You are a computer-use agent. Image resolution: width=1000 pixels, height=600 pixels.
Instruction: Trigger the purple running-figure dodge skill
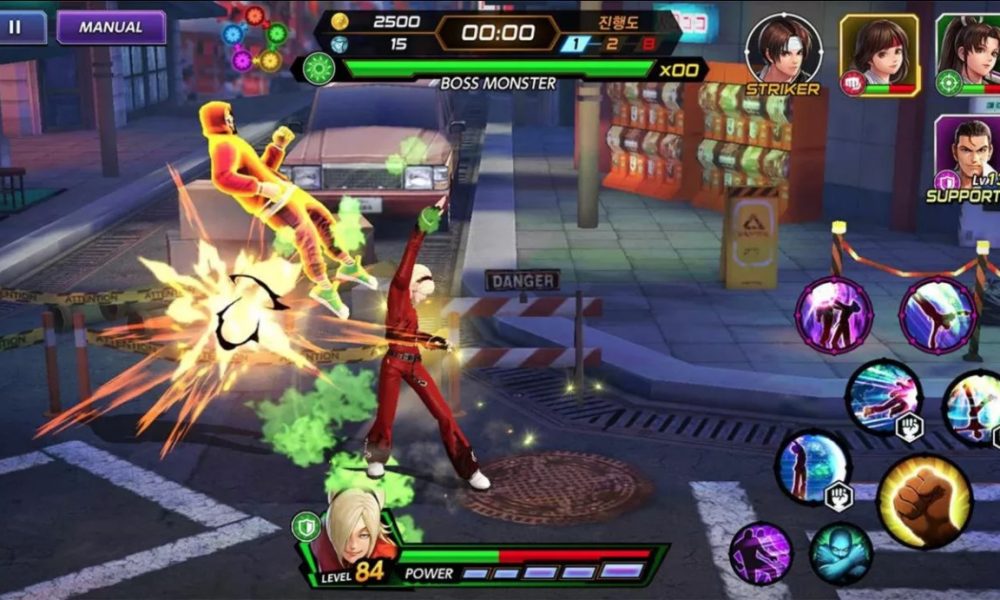tap(760, 553)
